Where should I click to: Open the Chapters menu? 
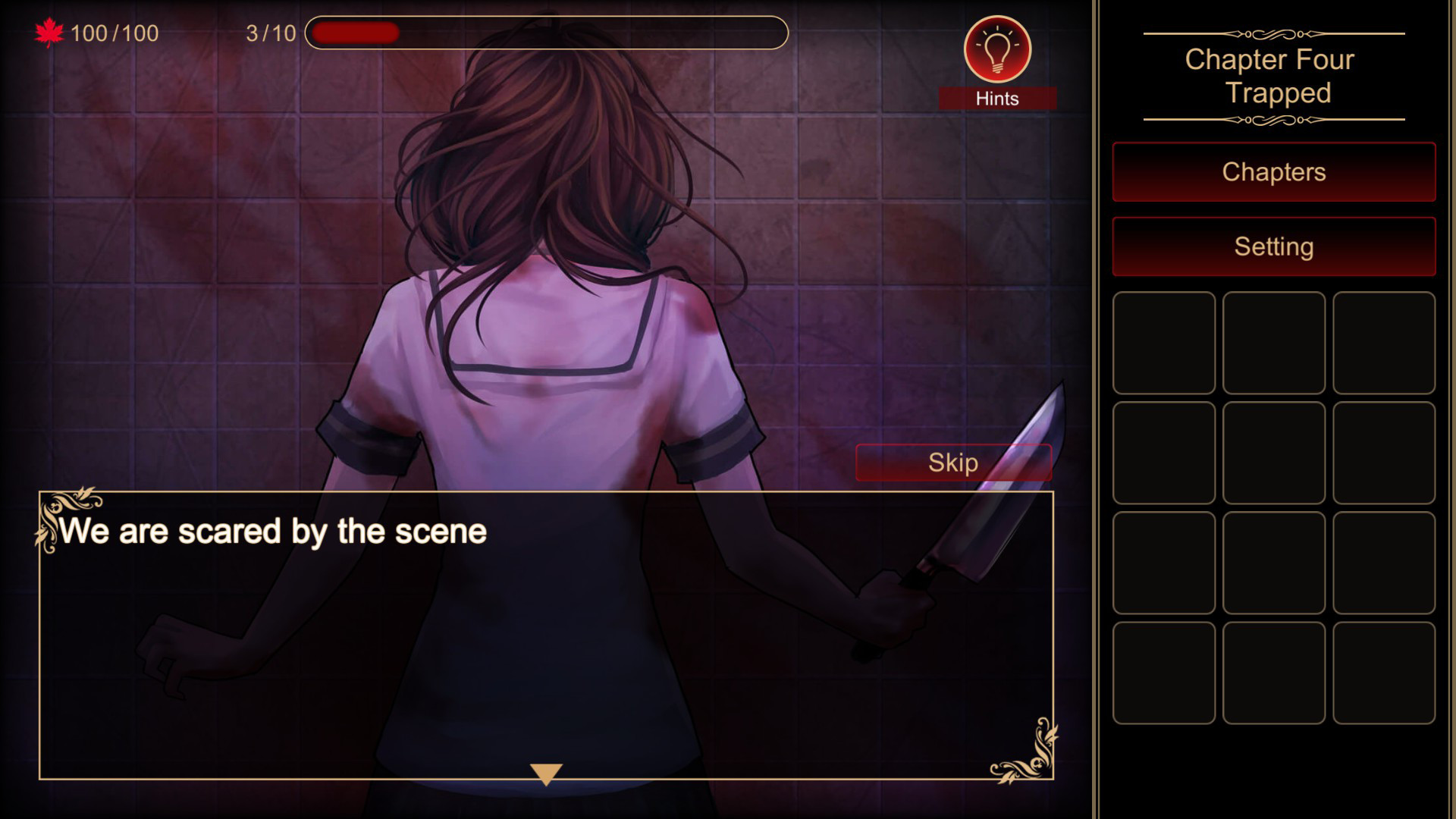coord(1274,172)
